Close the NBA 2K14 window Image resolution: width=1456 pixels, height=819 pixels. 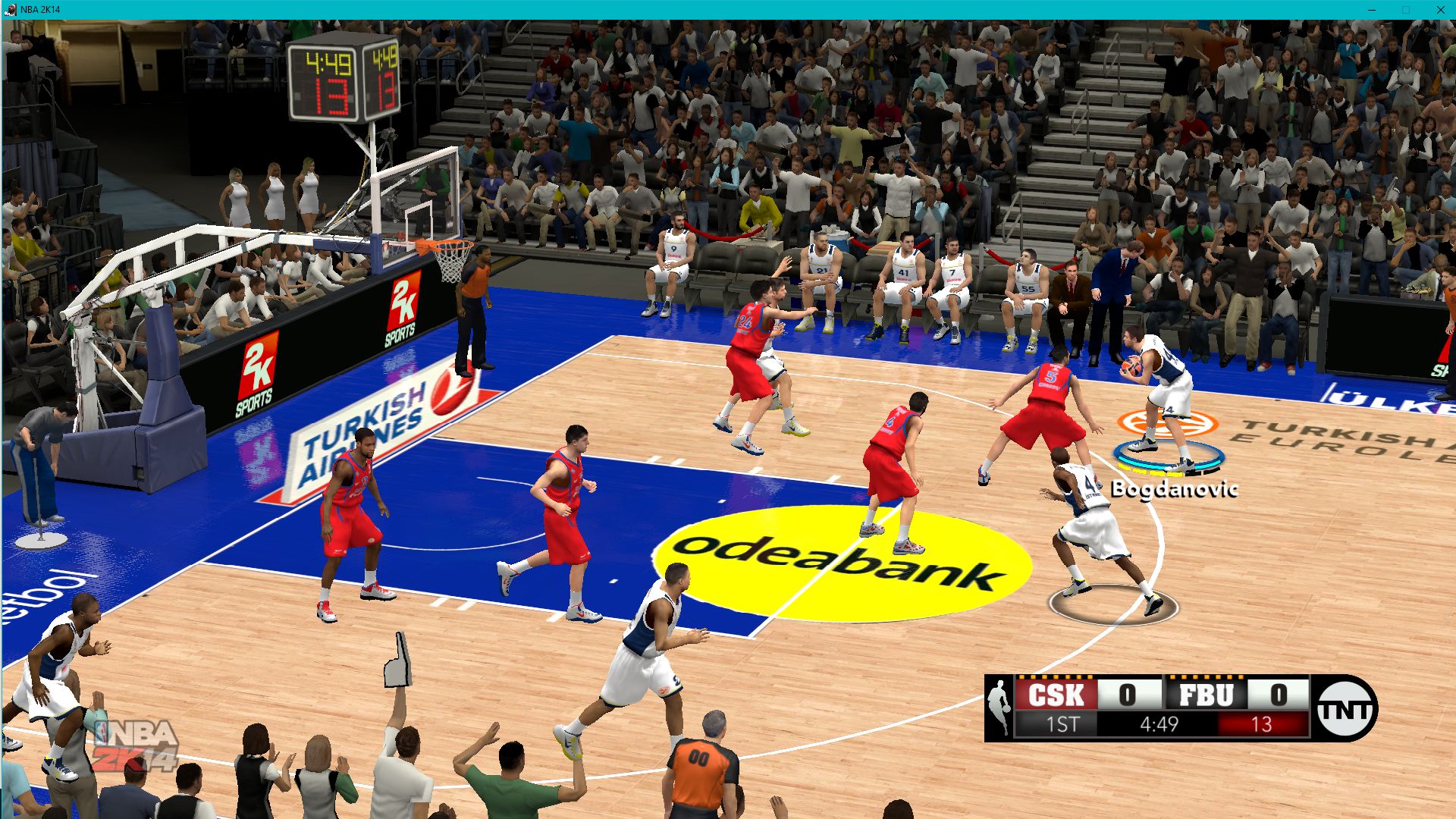(x=1440, y=10)
